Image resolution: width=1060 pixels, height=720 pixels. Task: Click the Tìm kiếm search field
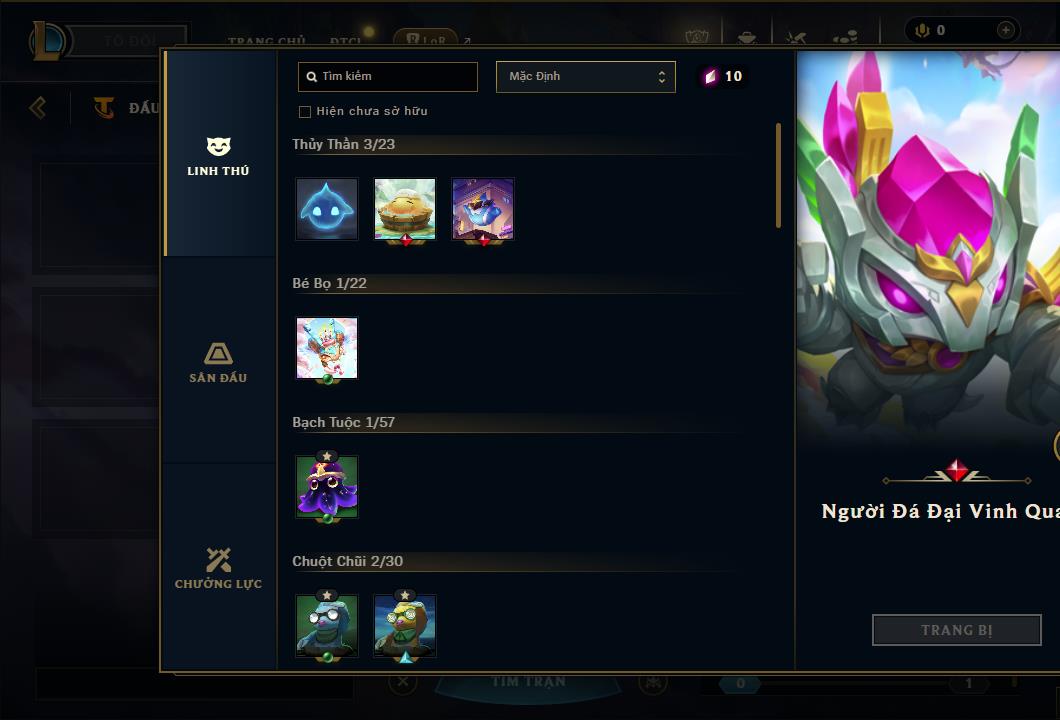click(x=388, y=77)
